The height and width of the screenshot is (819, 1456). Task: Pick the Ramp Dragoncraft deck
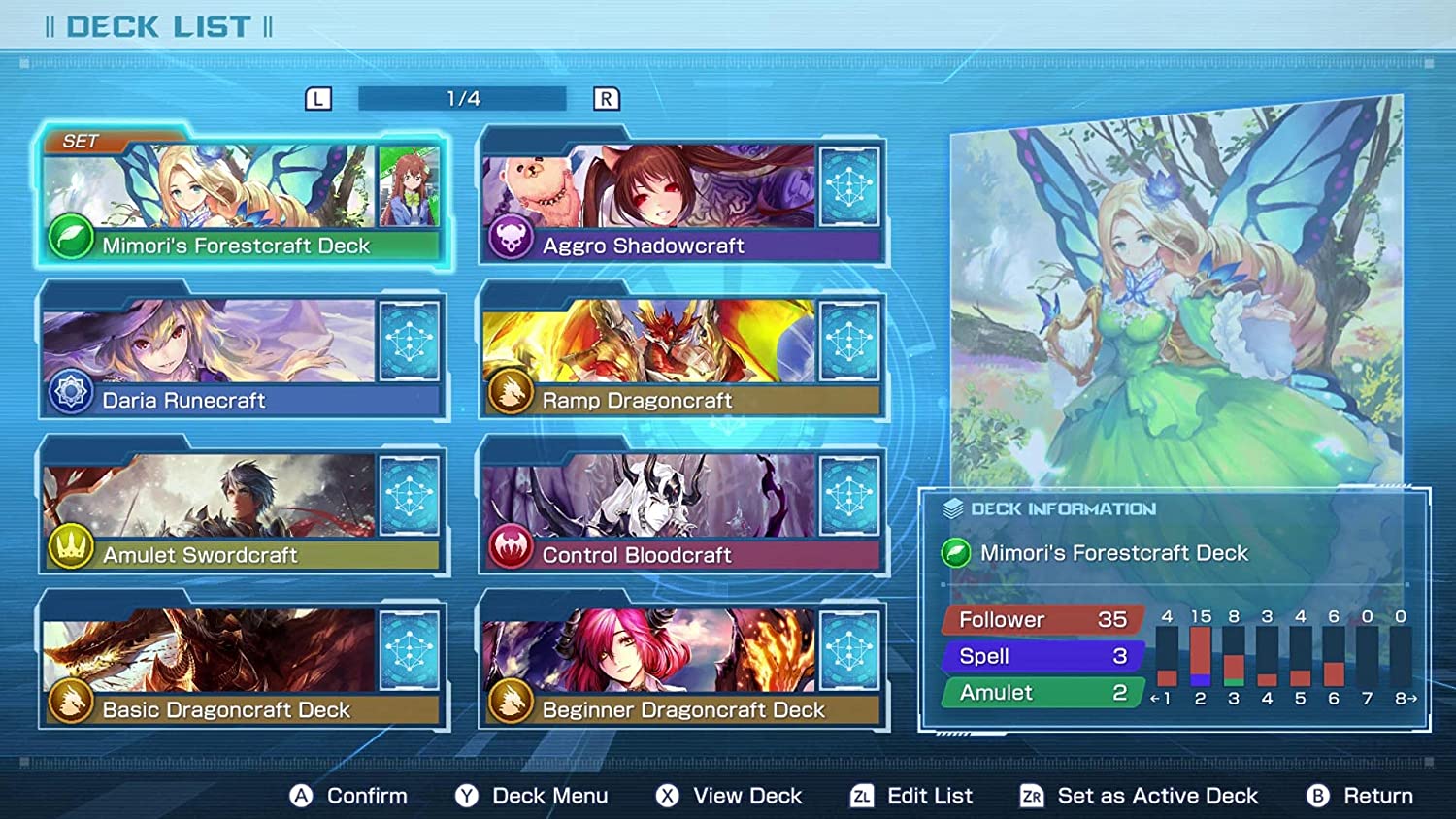click(682, 355)
